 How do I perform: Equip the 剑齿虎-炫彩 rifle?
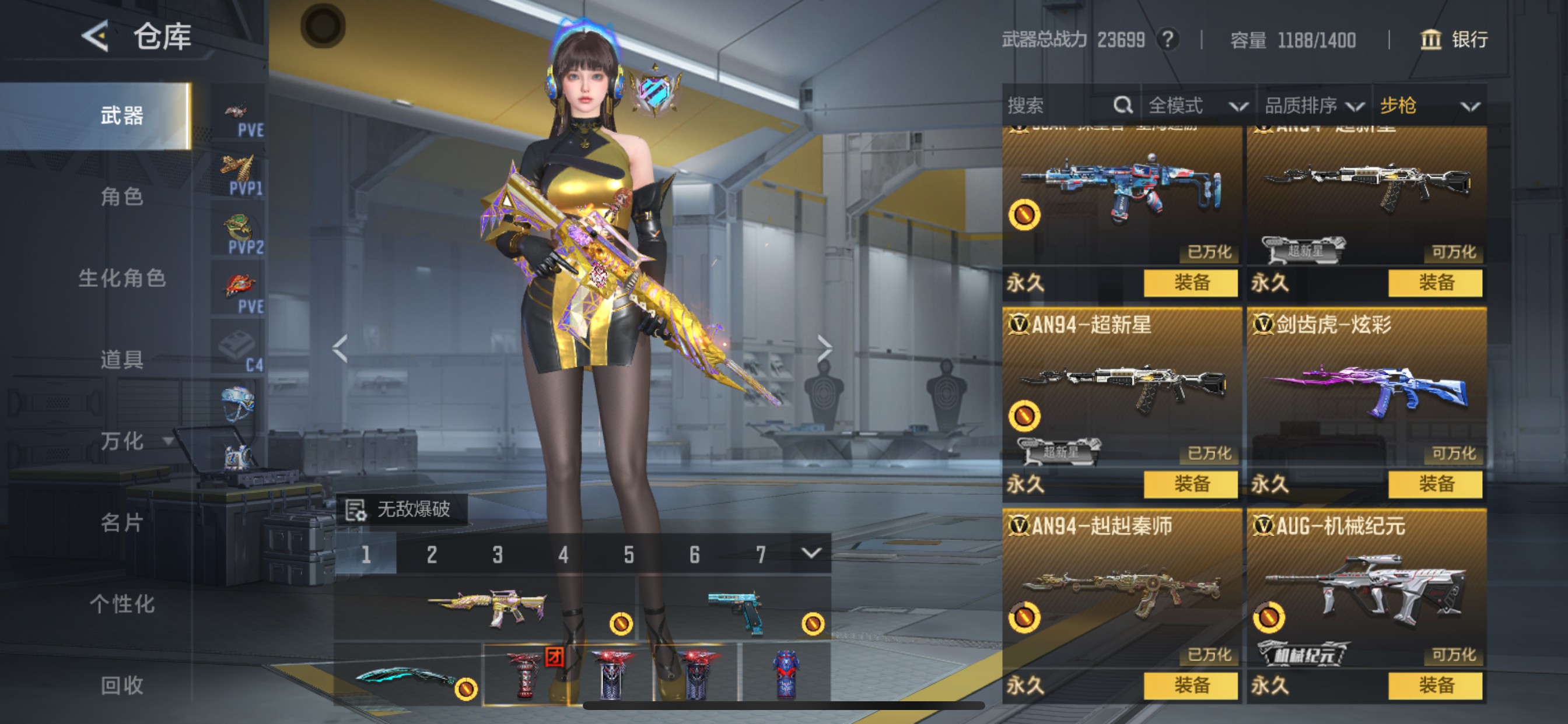pyautogui.click(x=1436, y=484)
